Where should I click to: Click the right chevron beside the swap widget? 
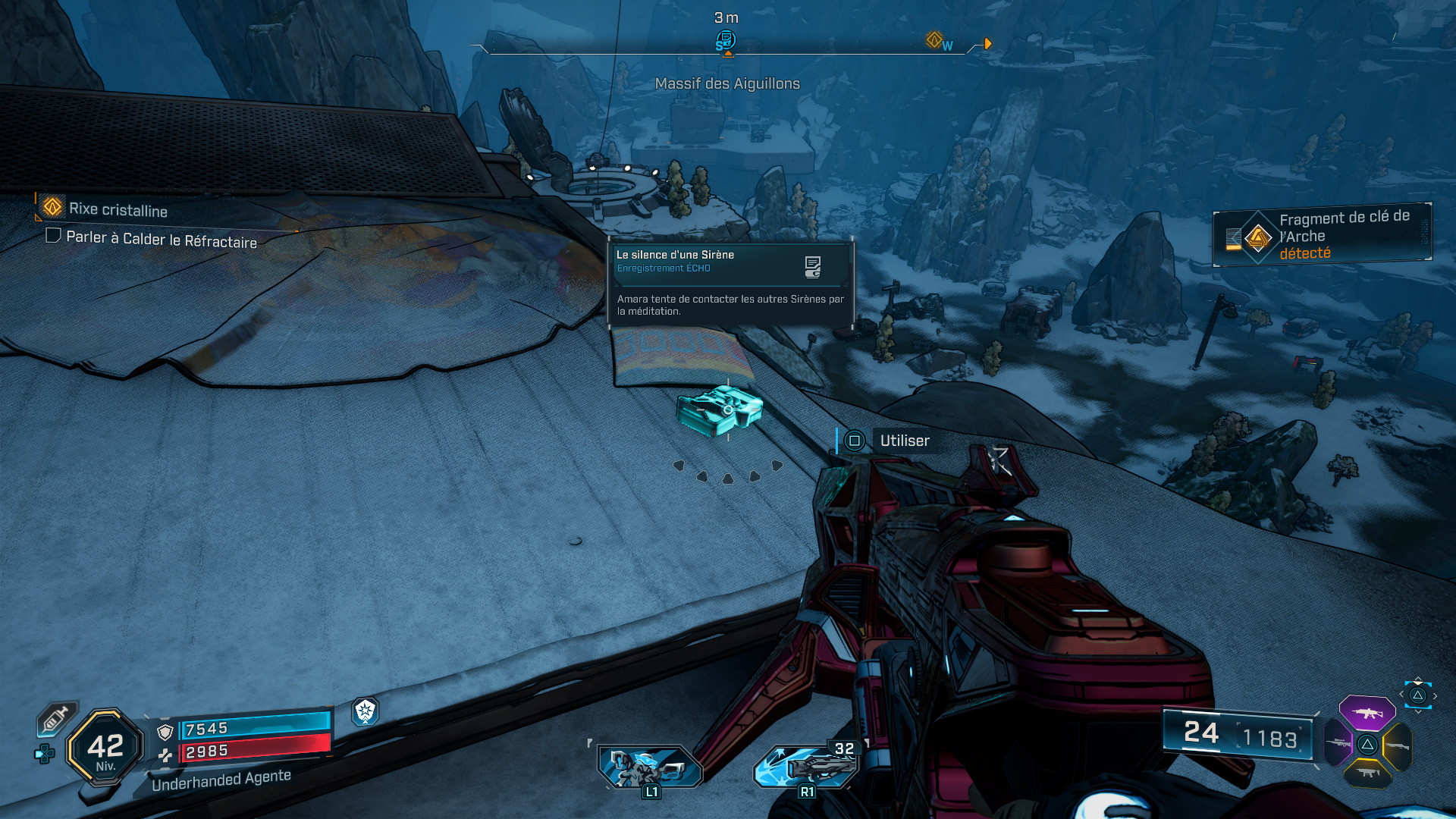click(1435, 695)
